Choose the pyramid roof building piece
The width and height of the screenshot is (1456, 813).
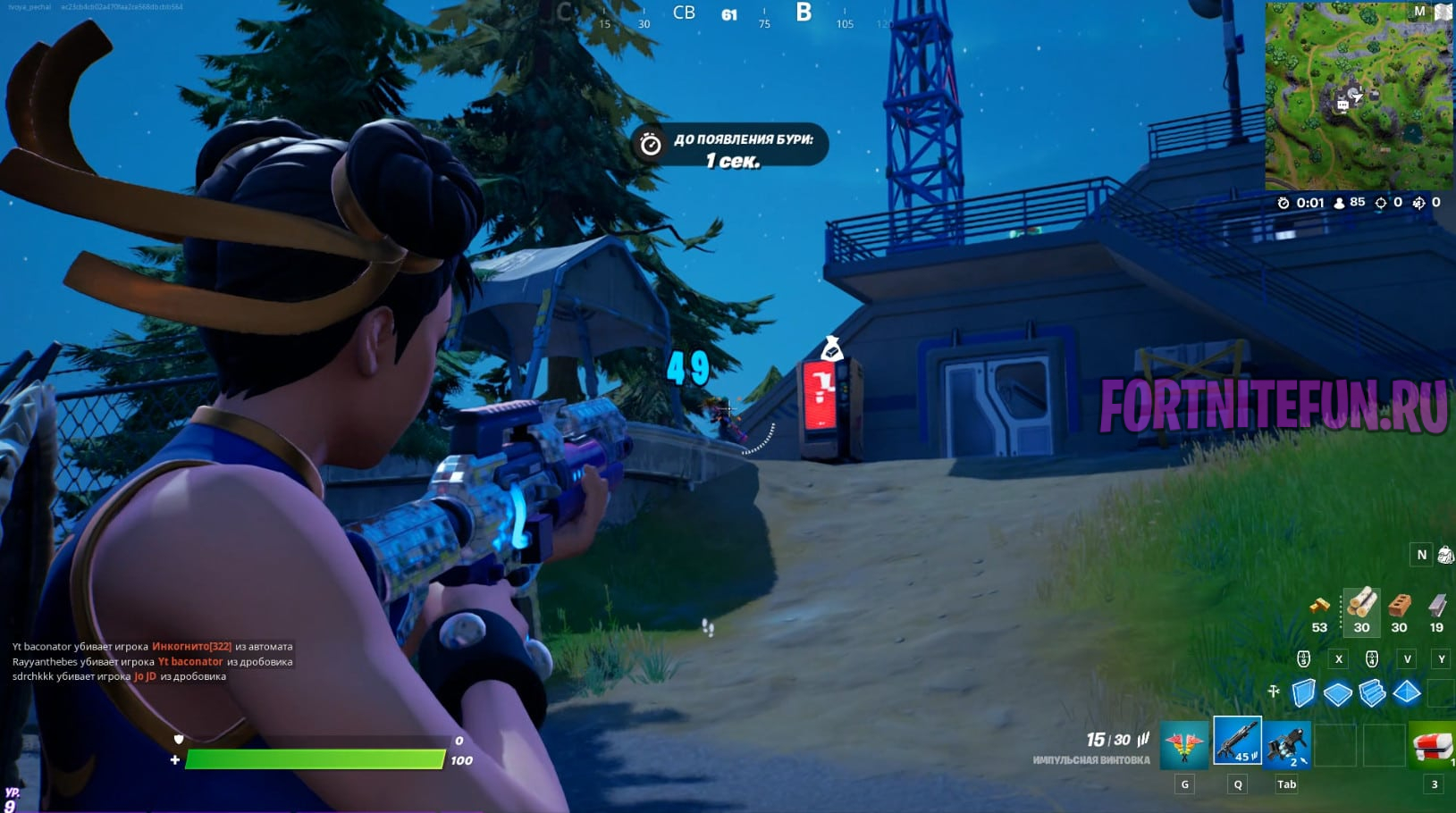1406,692
